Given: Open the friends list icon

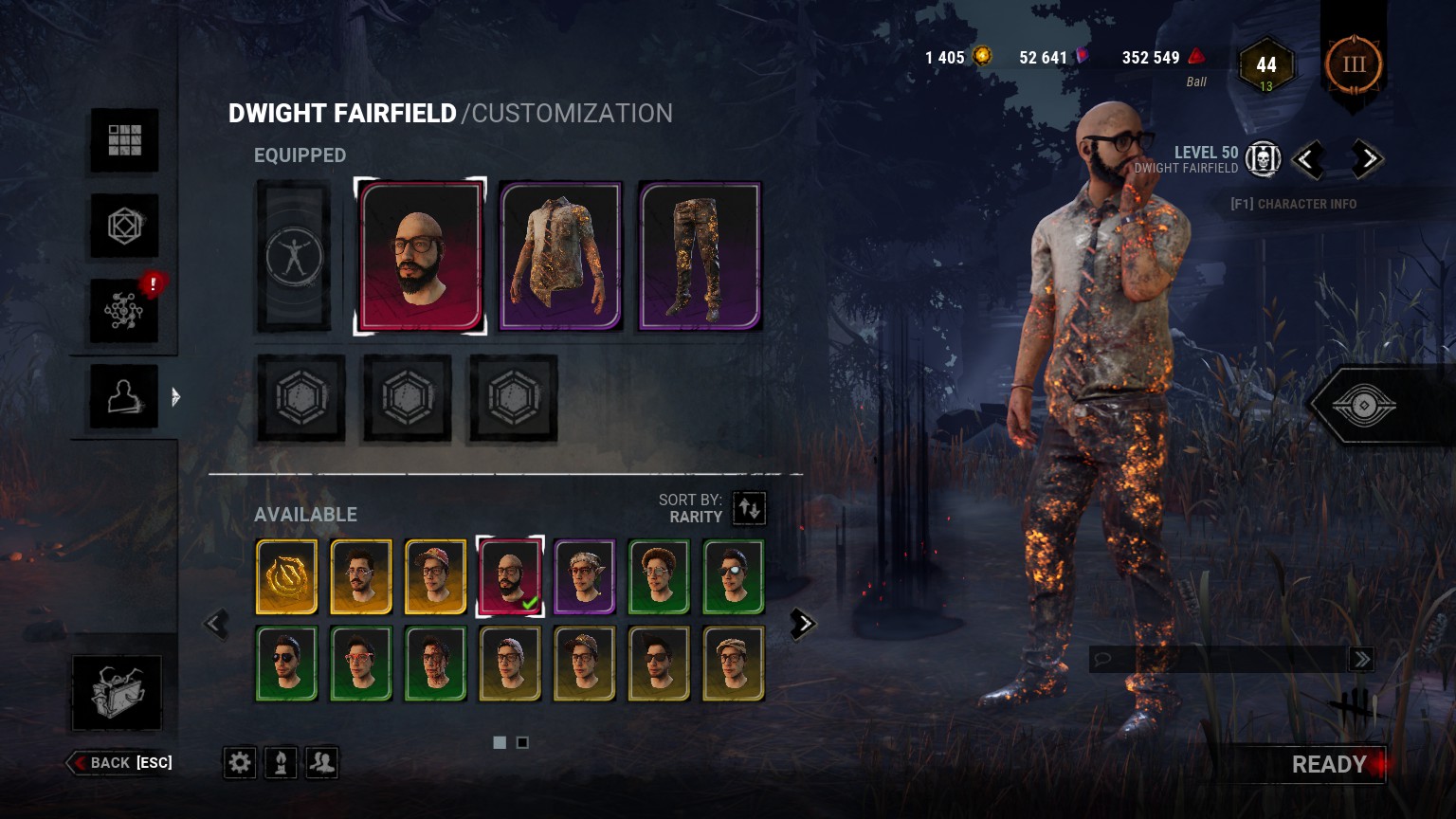Looking at the screenshot, I should tap(322, 762).
